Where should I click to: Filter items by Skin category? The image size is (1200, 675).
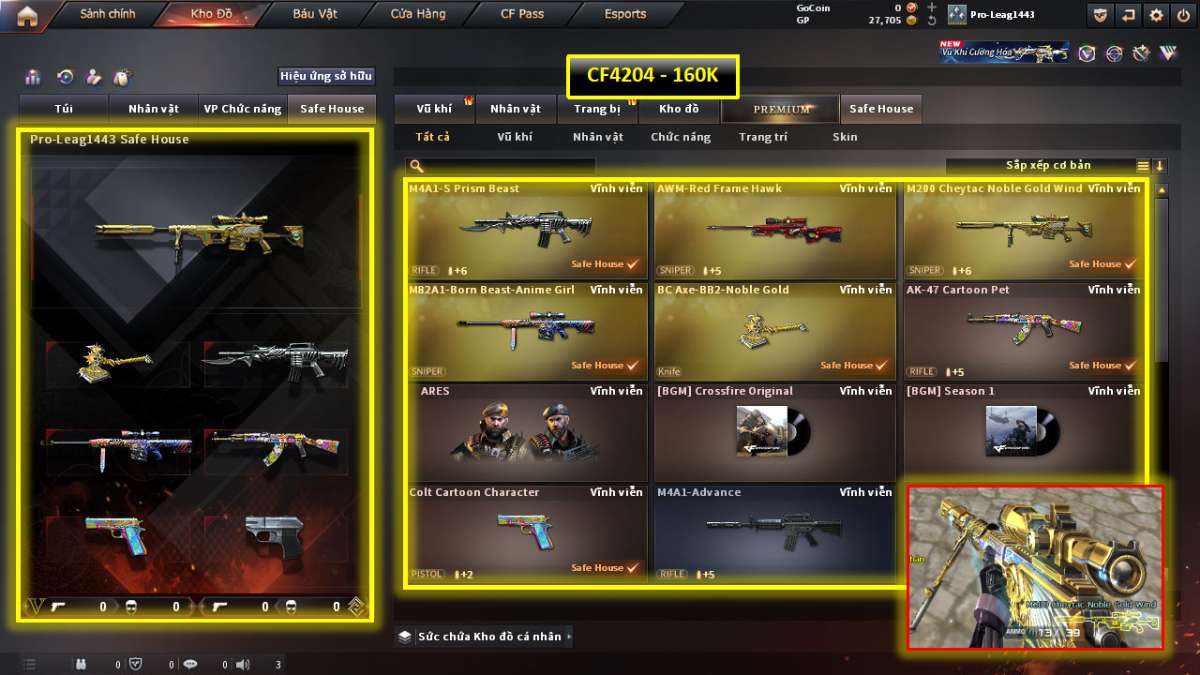pos(844,137)
